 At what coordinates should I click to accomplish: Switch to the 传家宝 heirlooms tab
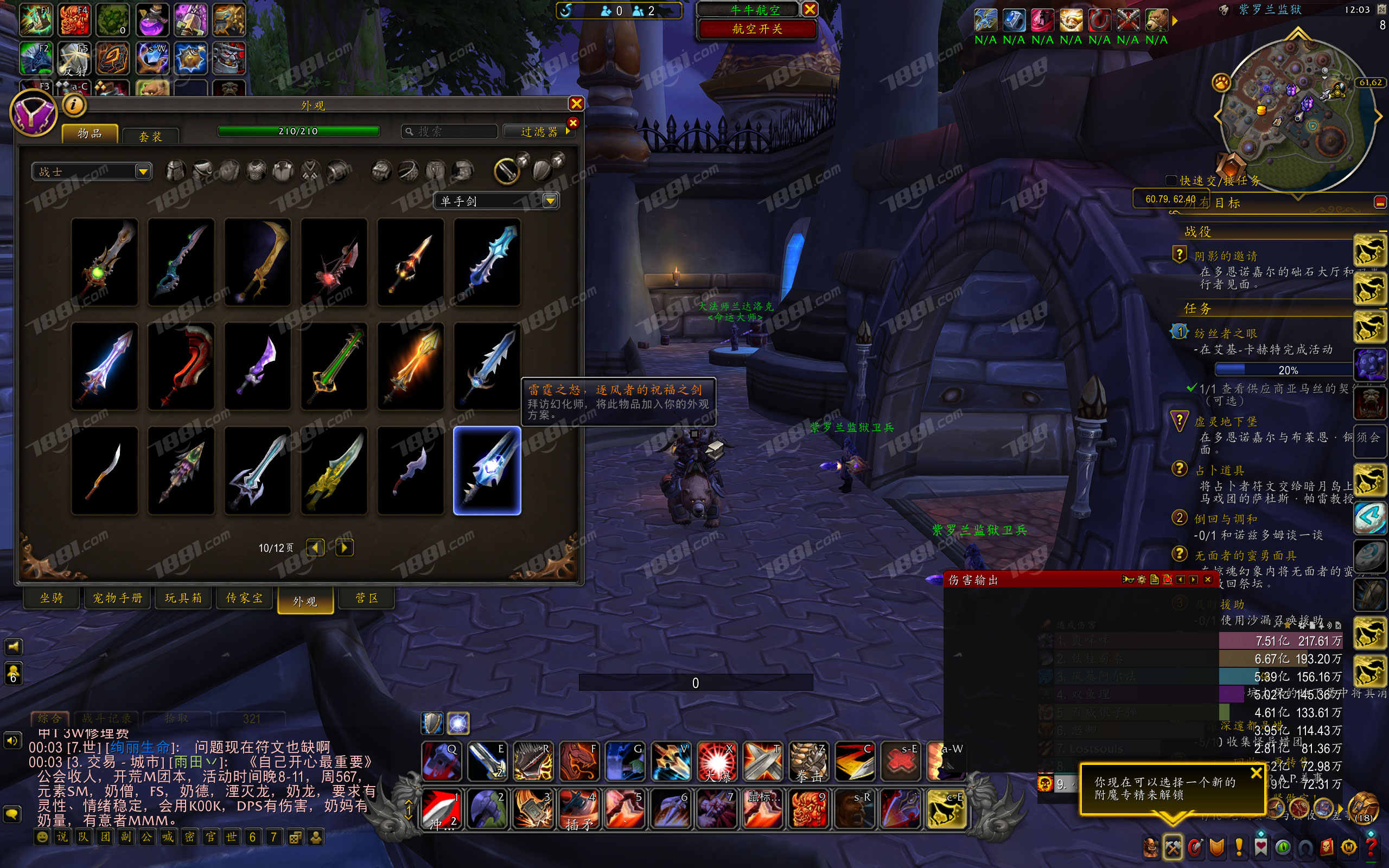[245, 598]
